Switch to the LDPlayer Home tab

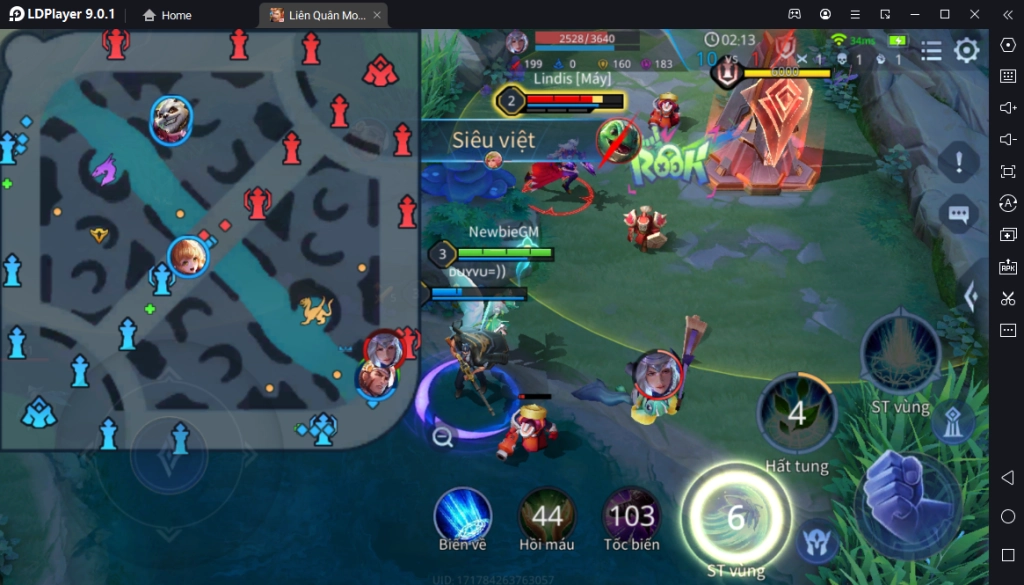(167, 15)
